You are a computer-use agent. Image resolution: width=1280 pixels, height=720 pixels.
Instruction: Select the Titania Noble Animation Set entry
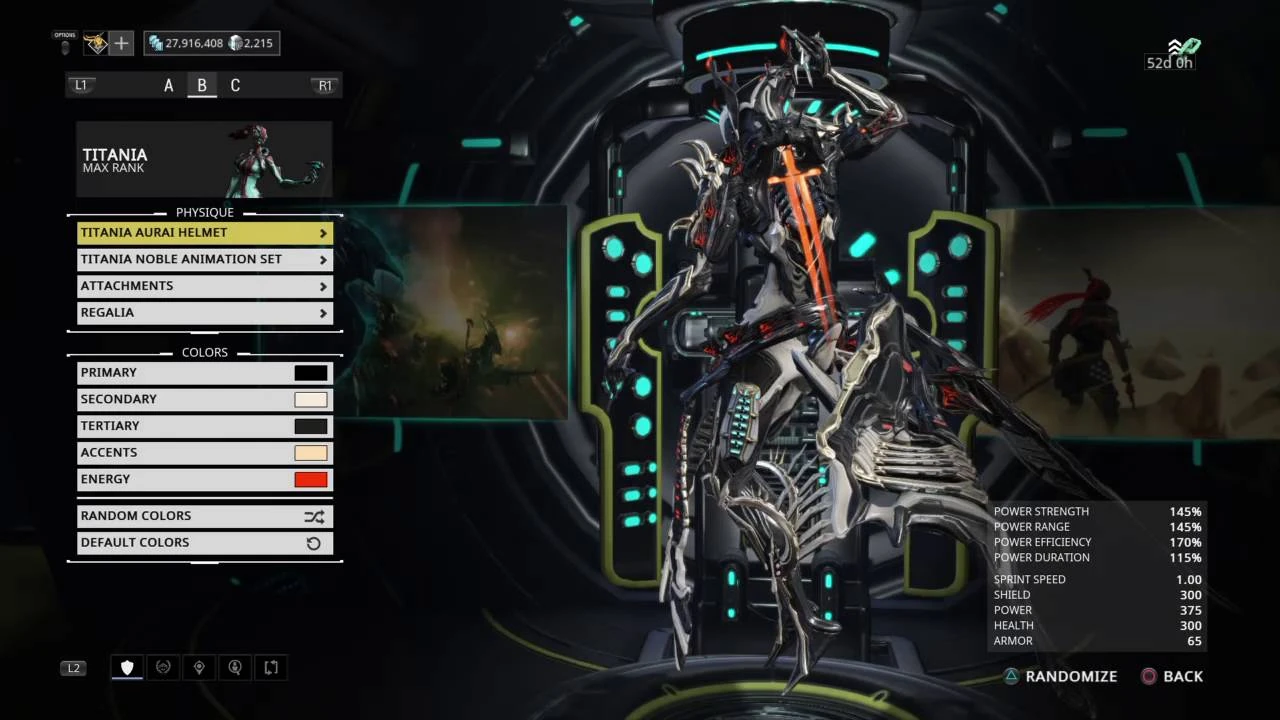[204, 258]
